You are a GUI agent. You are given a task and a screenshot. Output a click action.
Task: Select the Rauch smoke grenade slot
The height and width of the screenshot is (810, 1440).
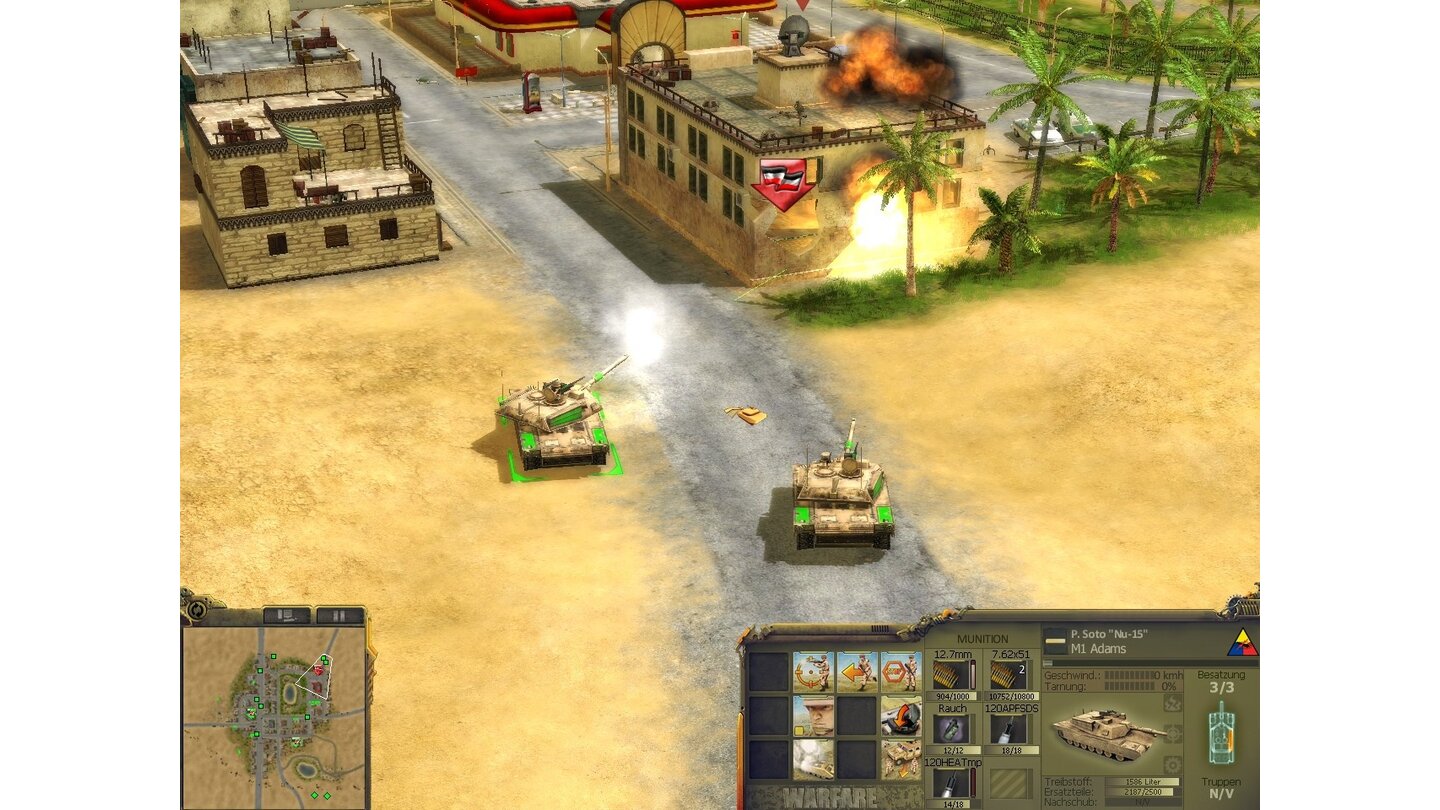(x=952, y=728)
